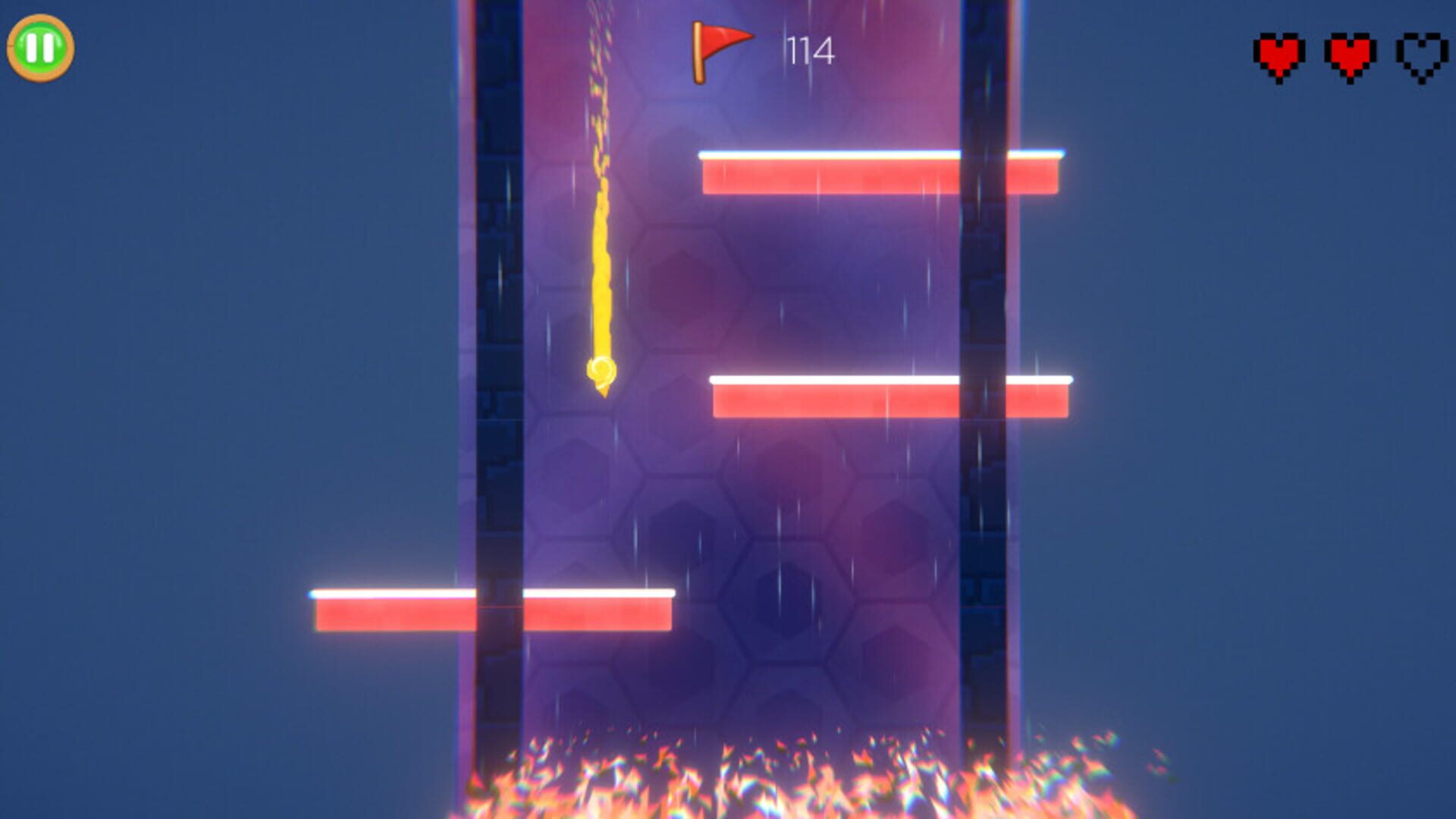Click the flame trail above the coin
Image resolution: width=1456 pixels, height=819 pixels.
601,227
